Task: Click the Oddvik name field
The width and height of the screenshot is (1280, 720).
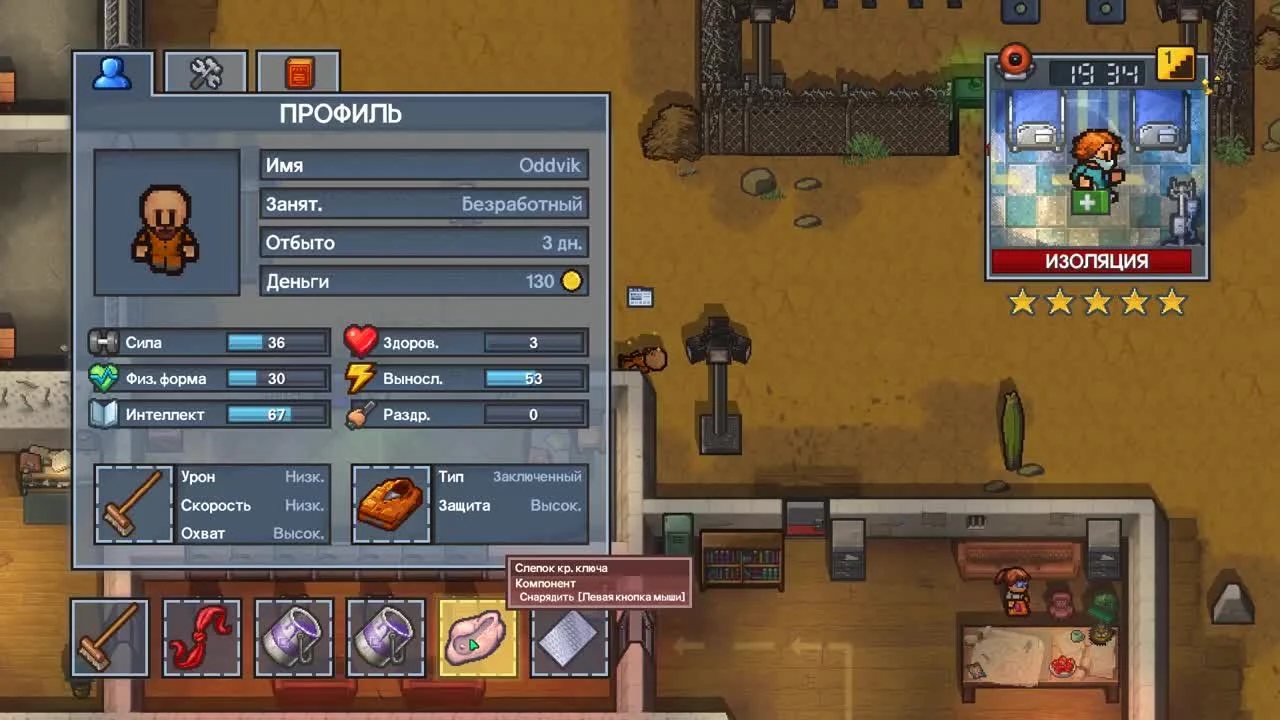Action: tap(423, 165)
